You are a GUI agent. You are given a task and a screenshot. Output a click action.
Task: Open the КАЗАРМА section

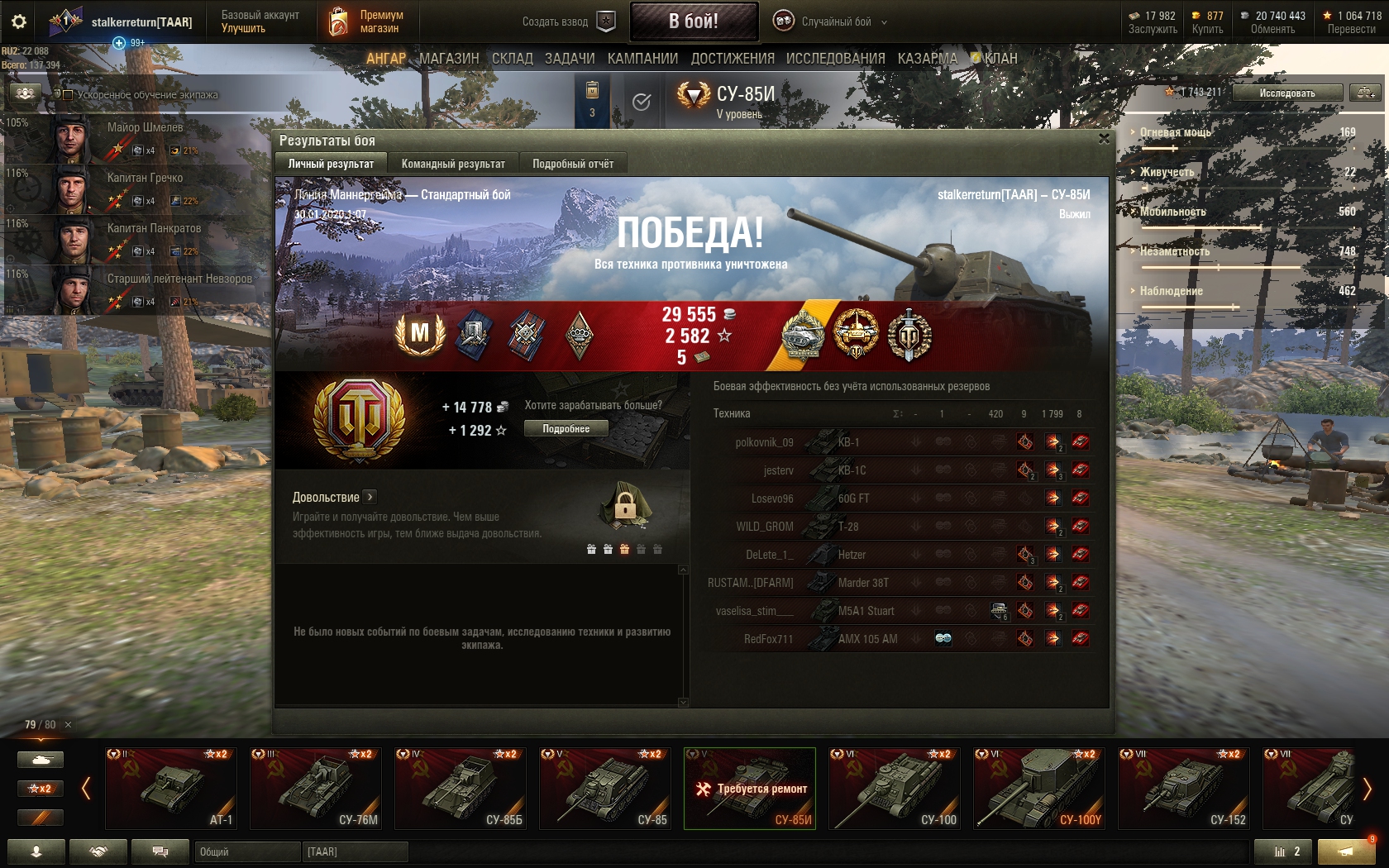point(927,59)
